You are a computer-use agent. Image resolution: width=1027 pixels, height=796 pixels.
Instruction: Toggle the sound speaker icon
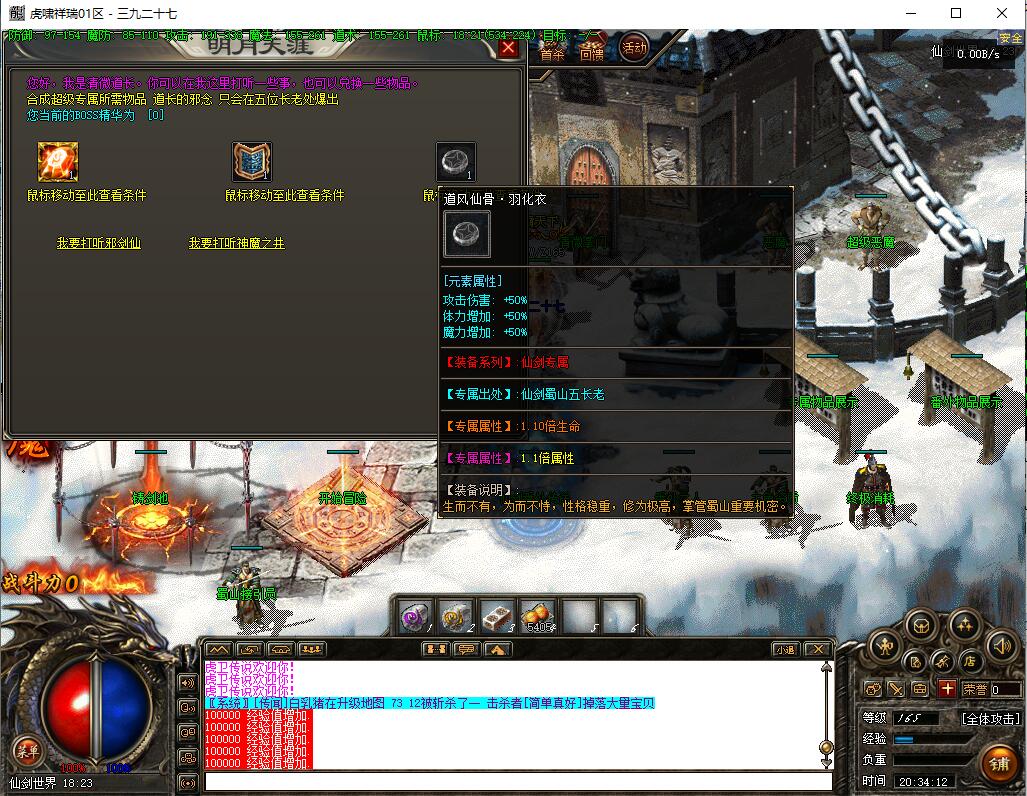coord(1001,647)
